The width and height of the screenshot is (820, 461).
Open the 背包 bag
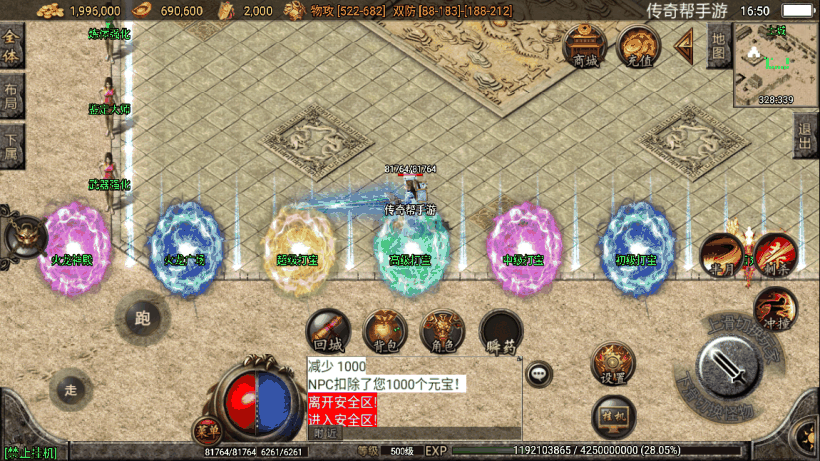point(385,331)
